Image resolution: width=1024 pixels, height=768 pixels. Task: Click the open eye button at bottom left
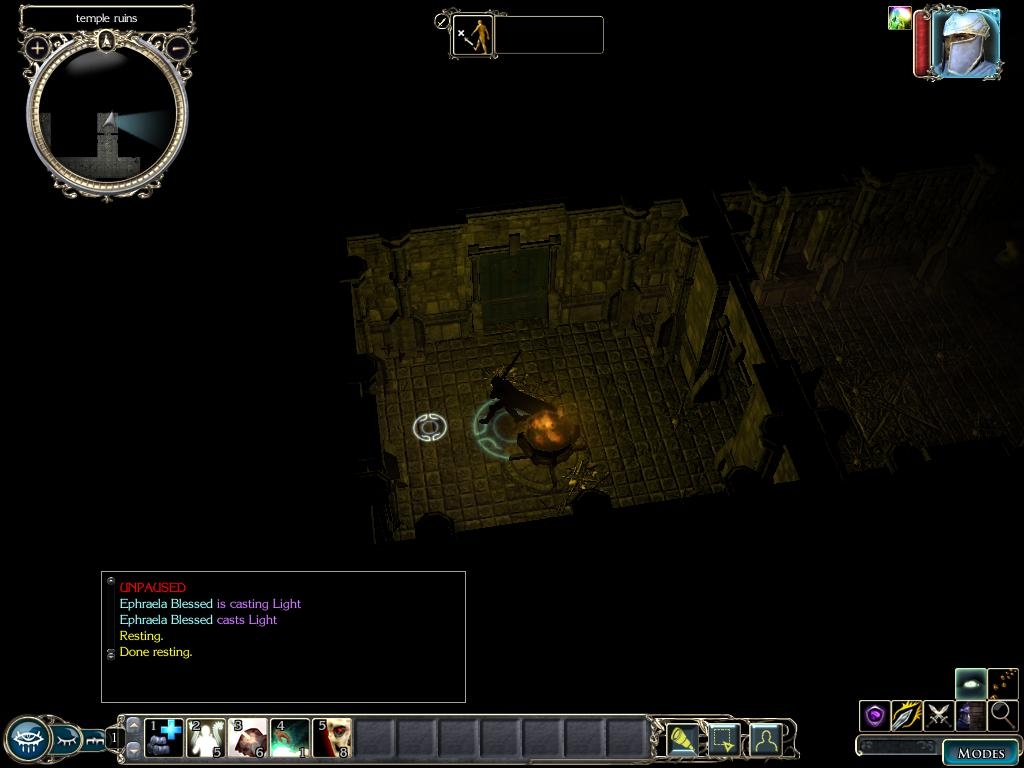[28, 740]
